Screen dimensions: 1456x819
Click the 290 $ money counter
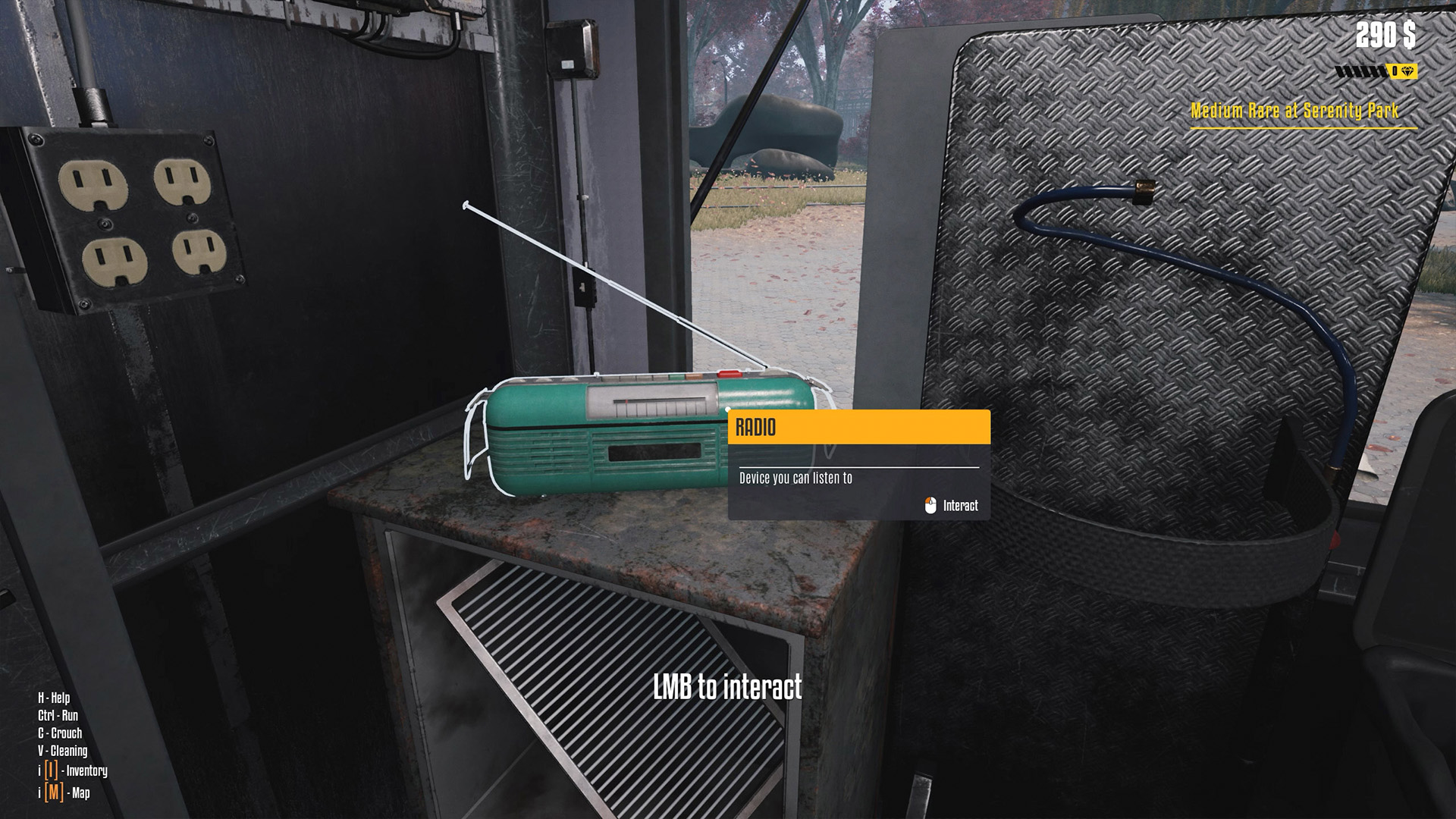click(x=1388, y=33)
